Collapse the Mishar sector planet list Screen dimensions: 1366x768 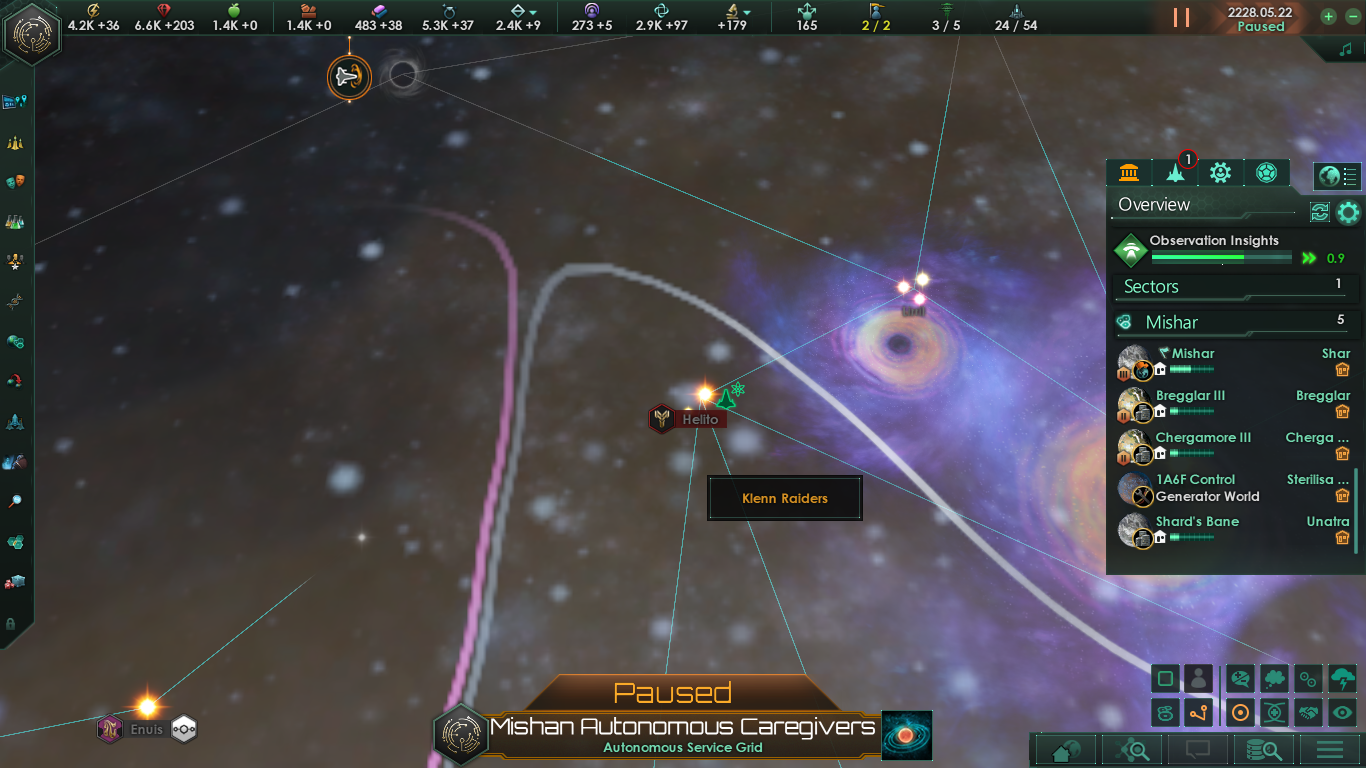(1230, 322)
